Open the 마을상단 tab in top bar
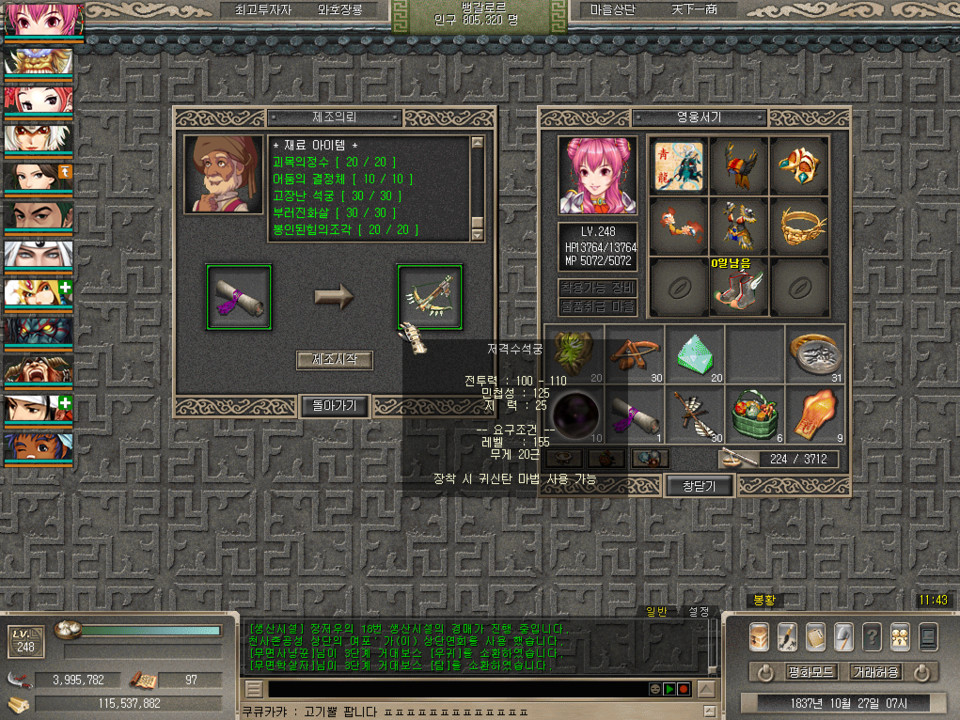 click(x=614, y=9)
